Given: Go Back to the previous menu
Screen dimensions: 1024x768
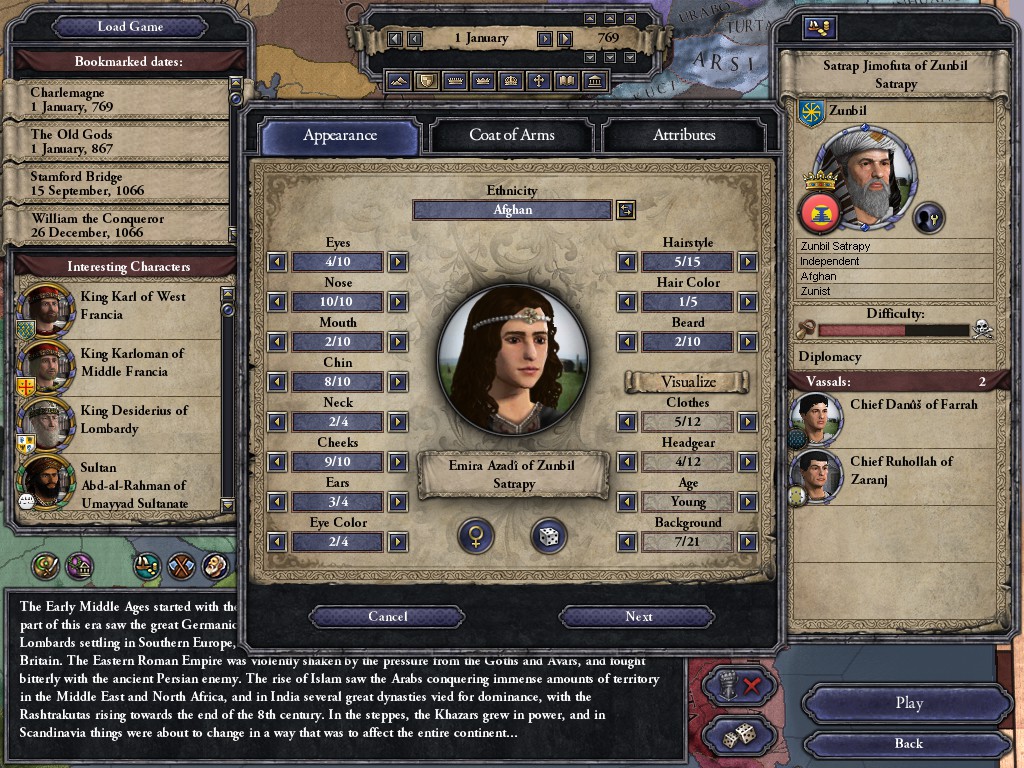Looking at the screenshot, I should pyautogui.click(x=908, y=743).
